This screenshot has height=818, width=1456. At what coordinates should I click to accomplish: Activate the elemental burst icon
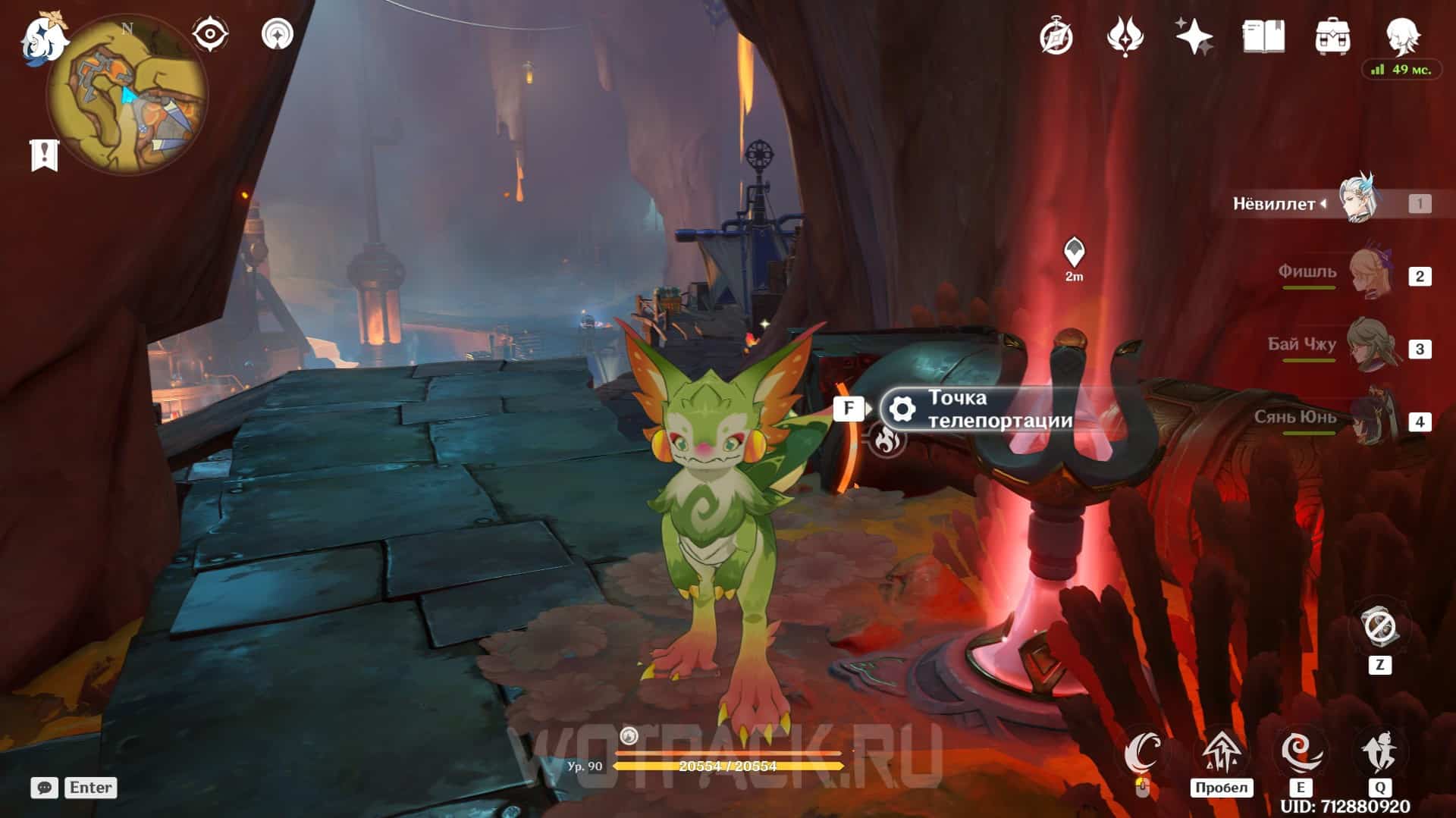click(1379, 752)
